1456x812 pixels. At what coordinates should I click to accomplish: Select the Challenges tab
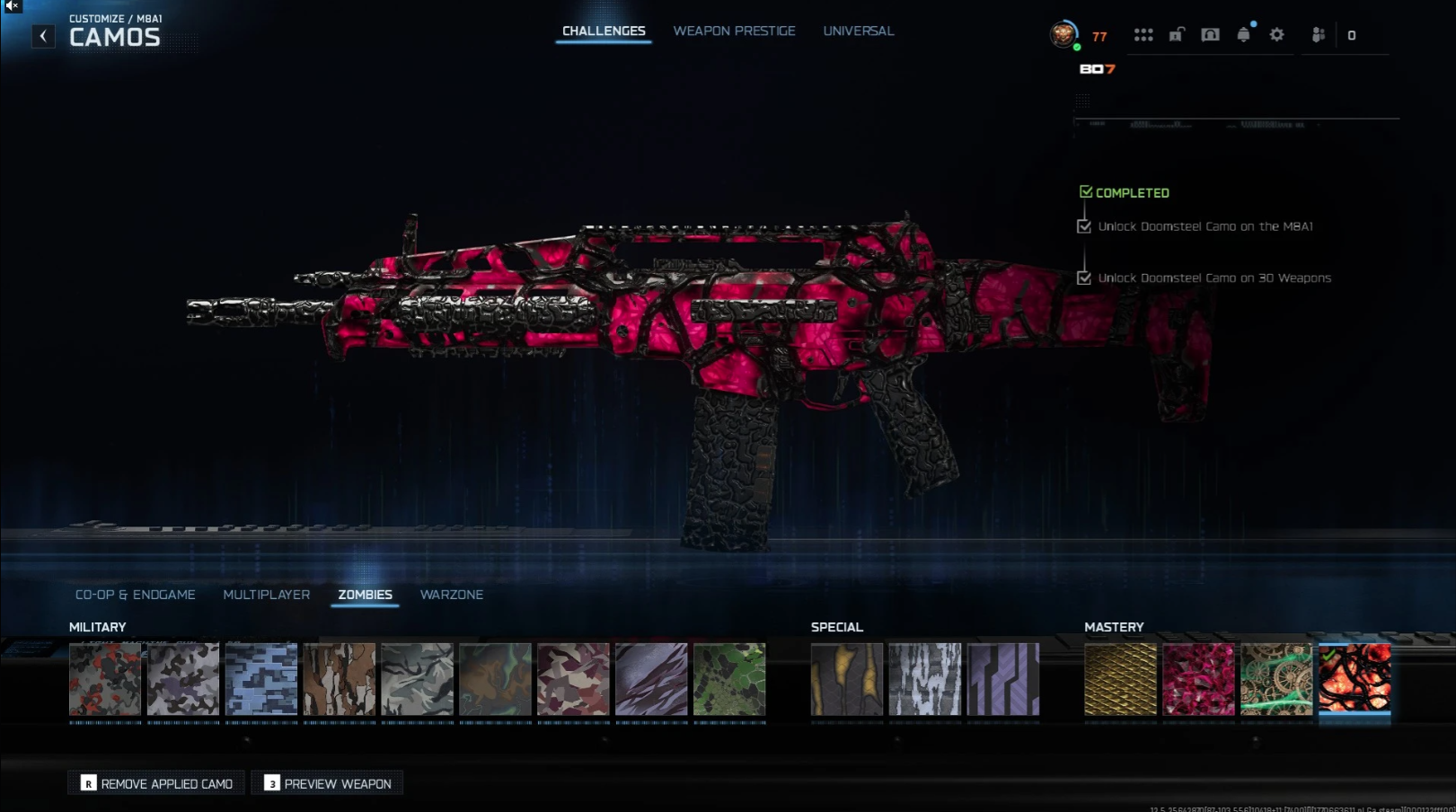tap(604, 31)
